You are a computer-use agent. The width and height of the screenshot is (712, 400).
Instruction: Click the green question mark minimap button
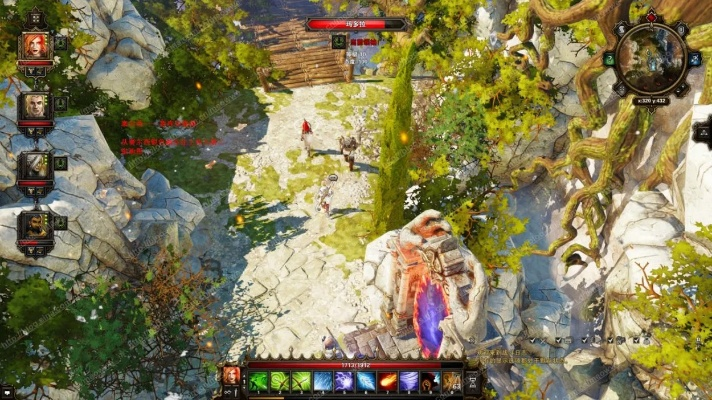click(x=610, y=60)
